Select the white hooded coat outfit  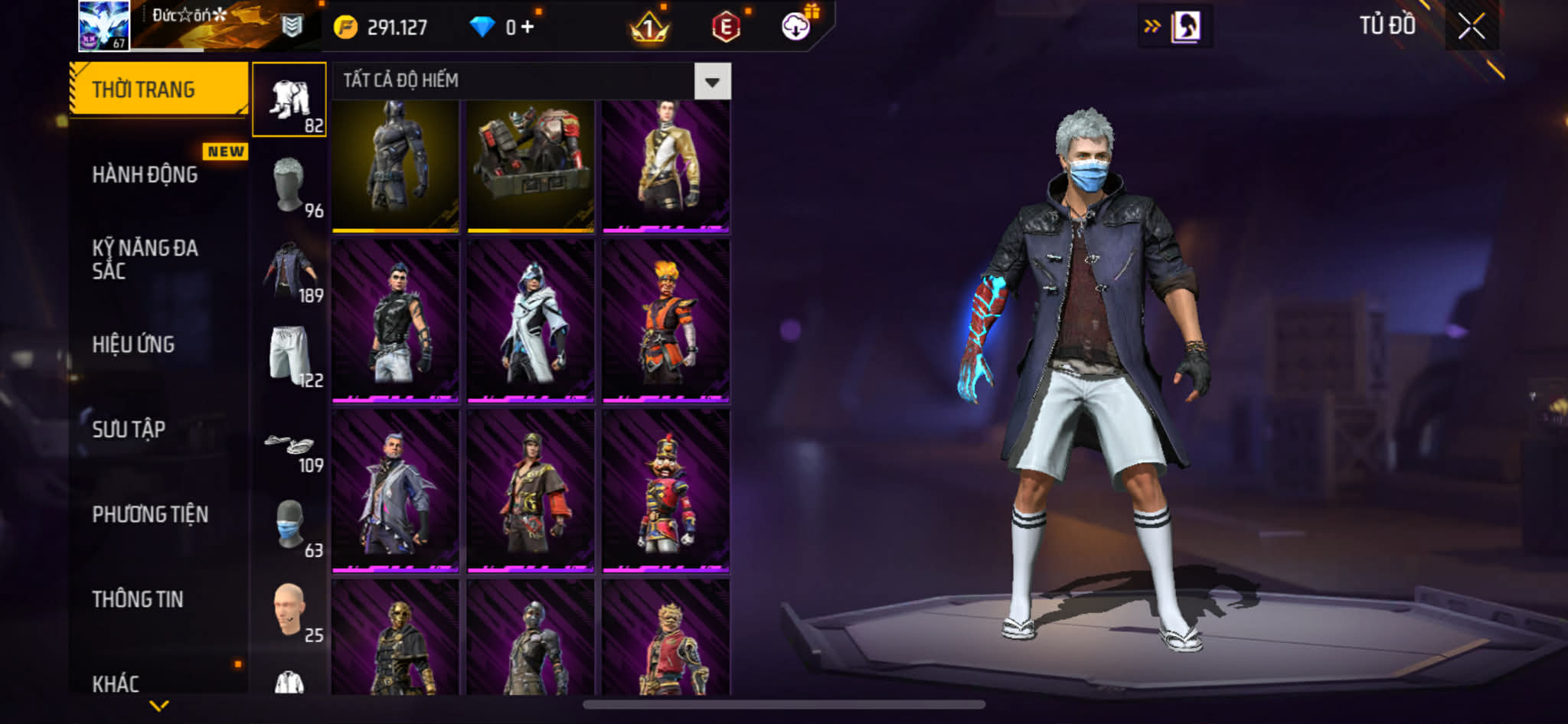[531, 321]
